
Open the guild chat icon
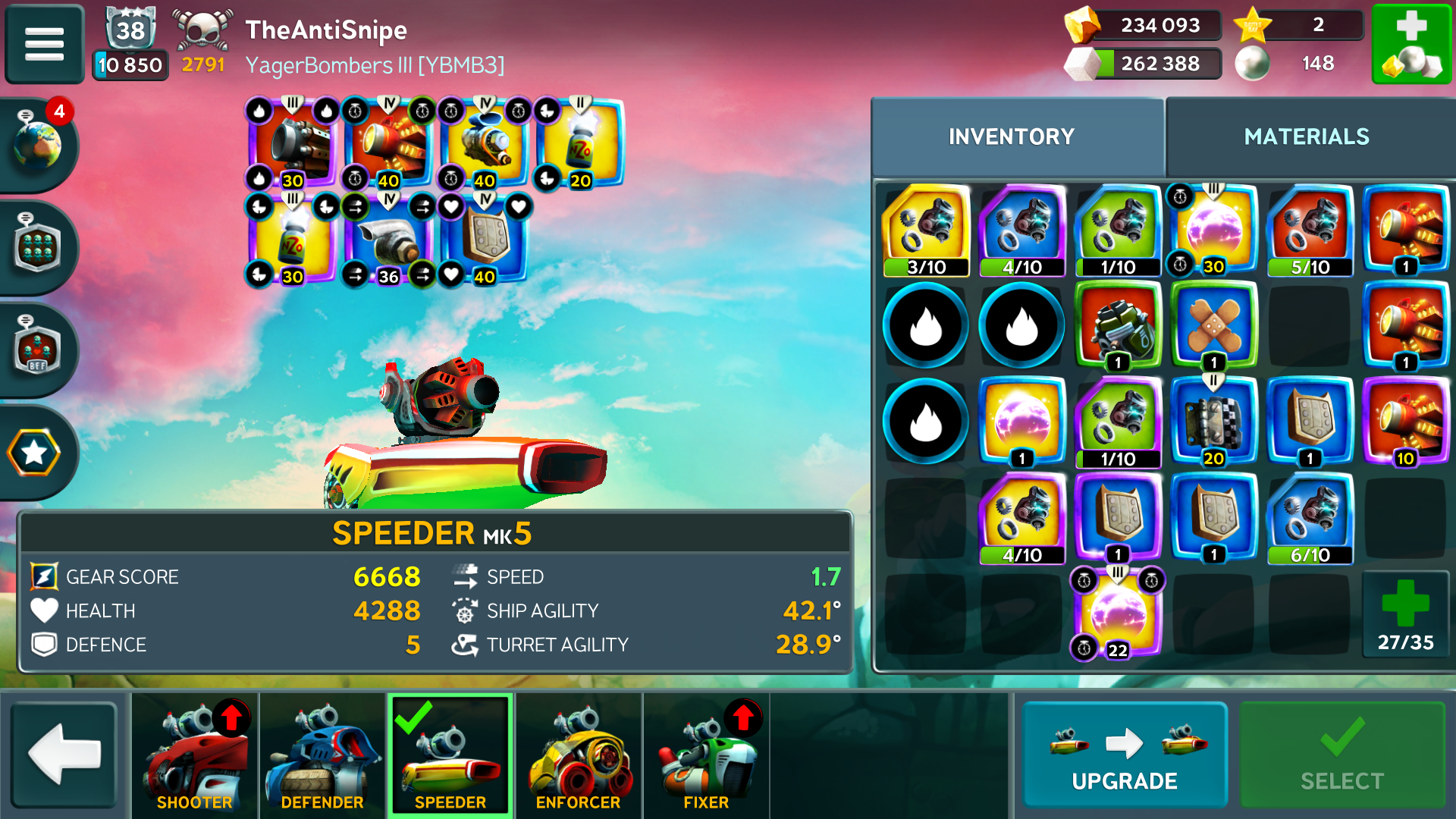[x=36, y=248]
